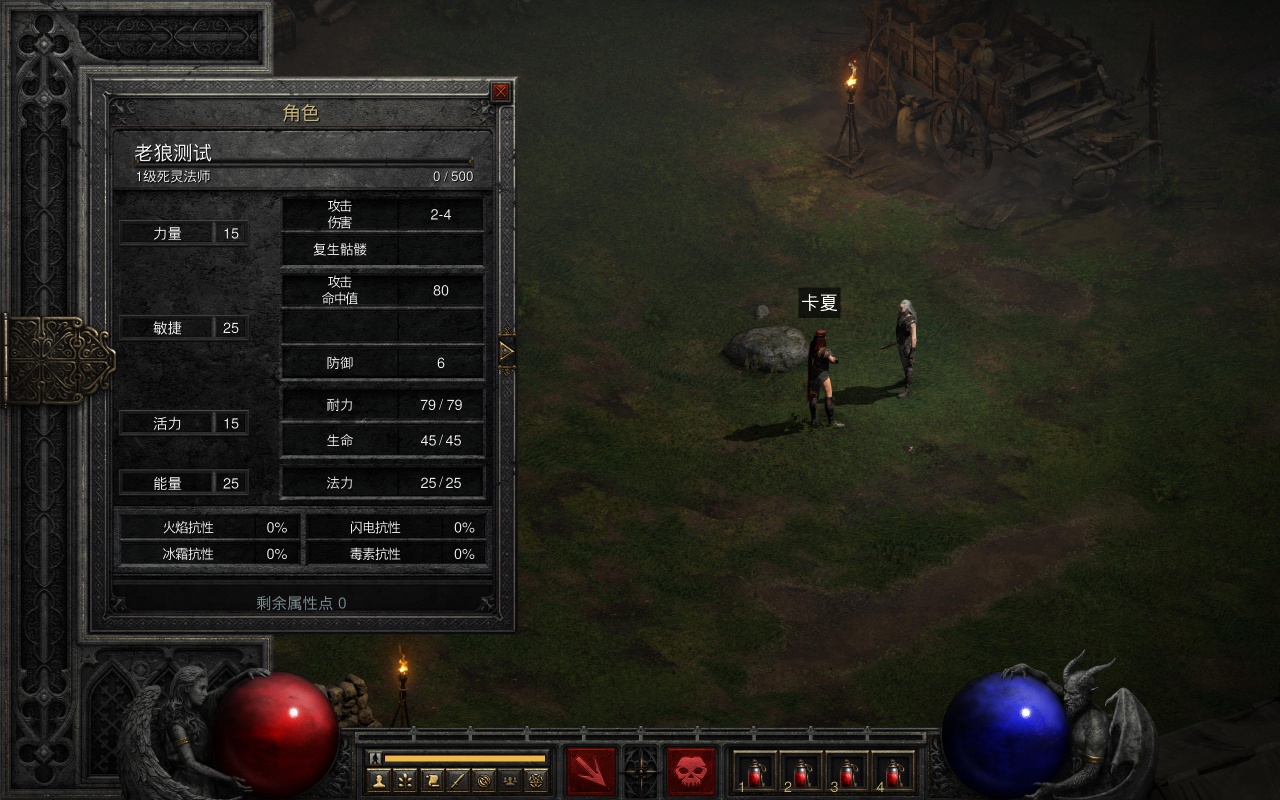Open the character screen mini-menu icon
The width and height of the screenshot is (1280, 800).
point(379,780)
